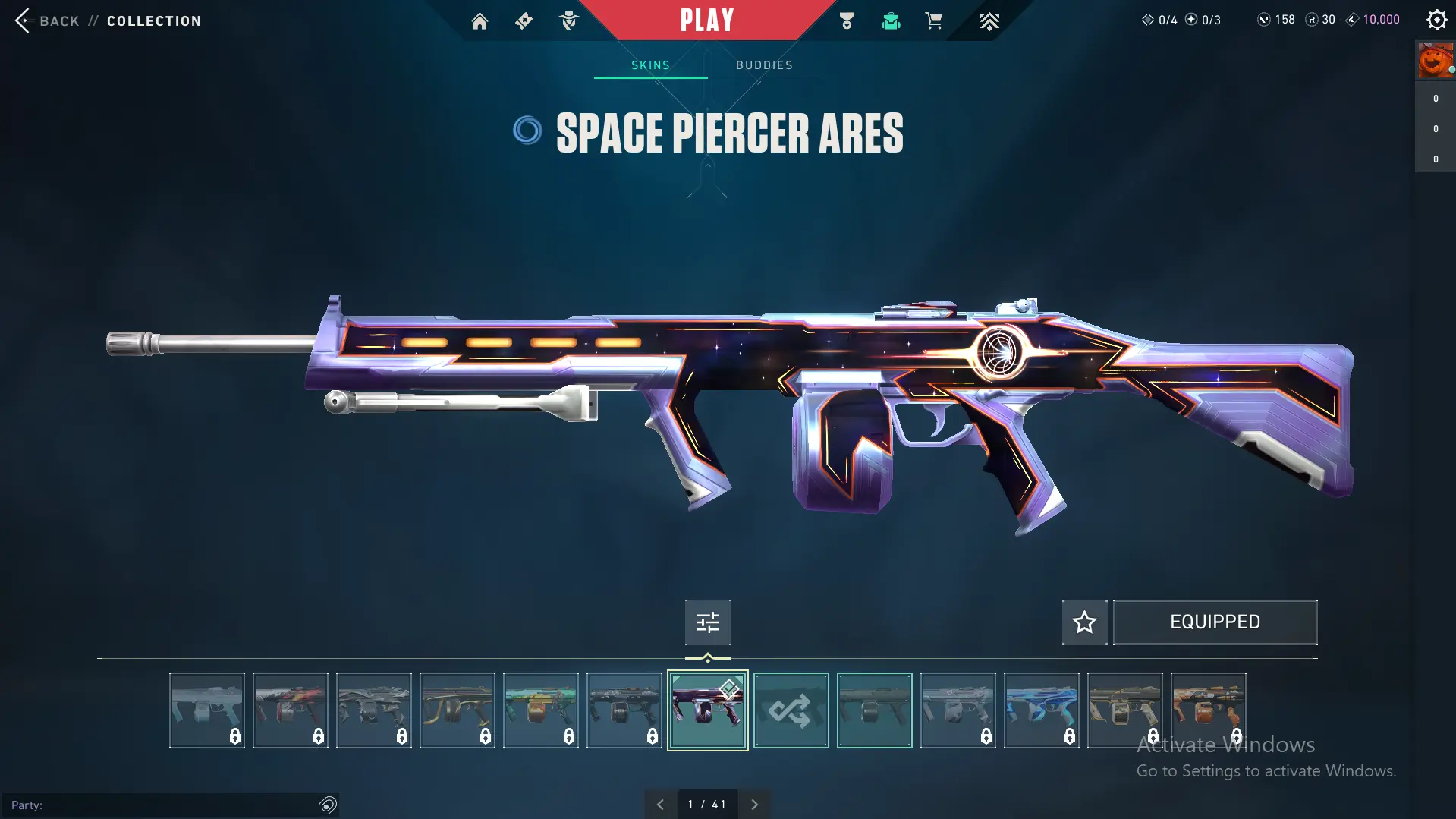
Task: Favorite this skin with the star button
Action: [x=1084, y=622]
